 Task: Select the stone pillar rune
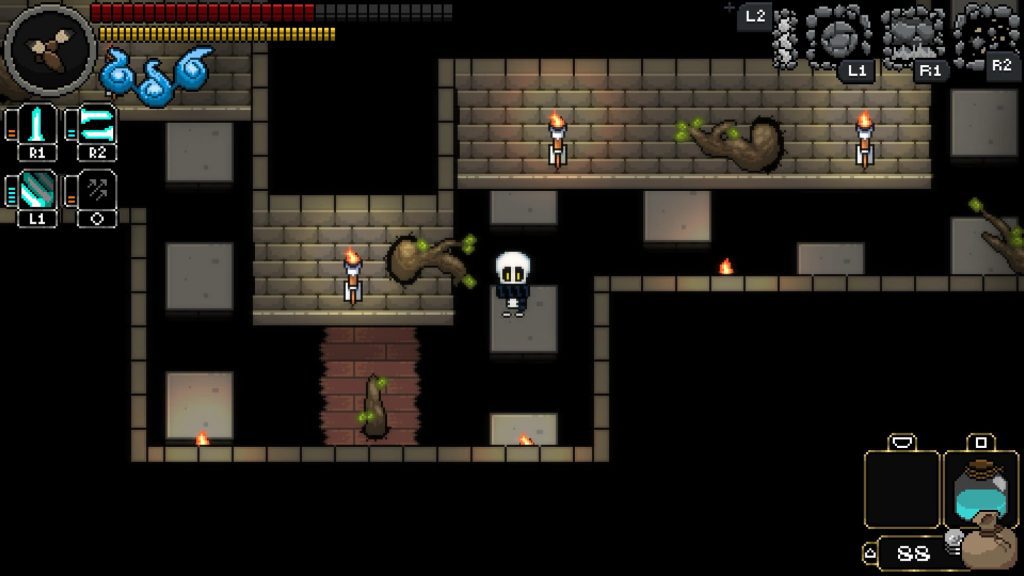(786, 40)
